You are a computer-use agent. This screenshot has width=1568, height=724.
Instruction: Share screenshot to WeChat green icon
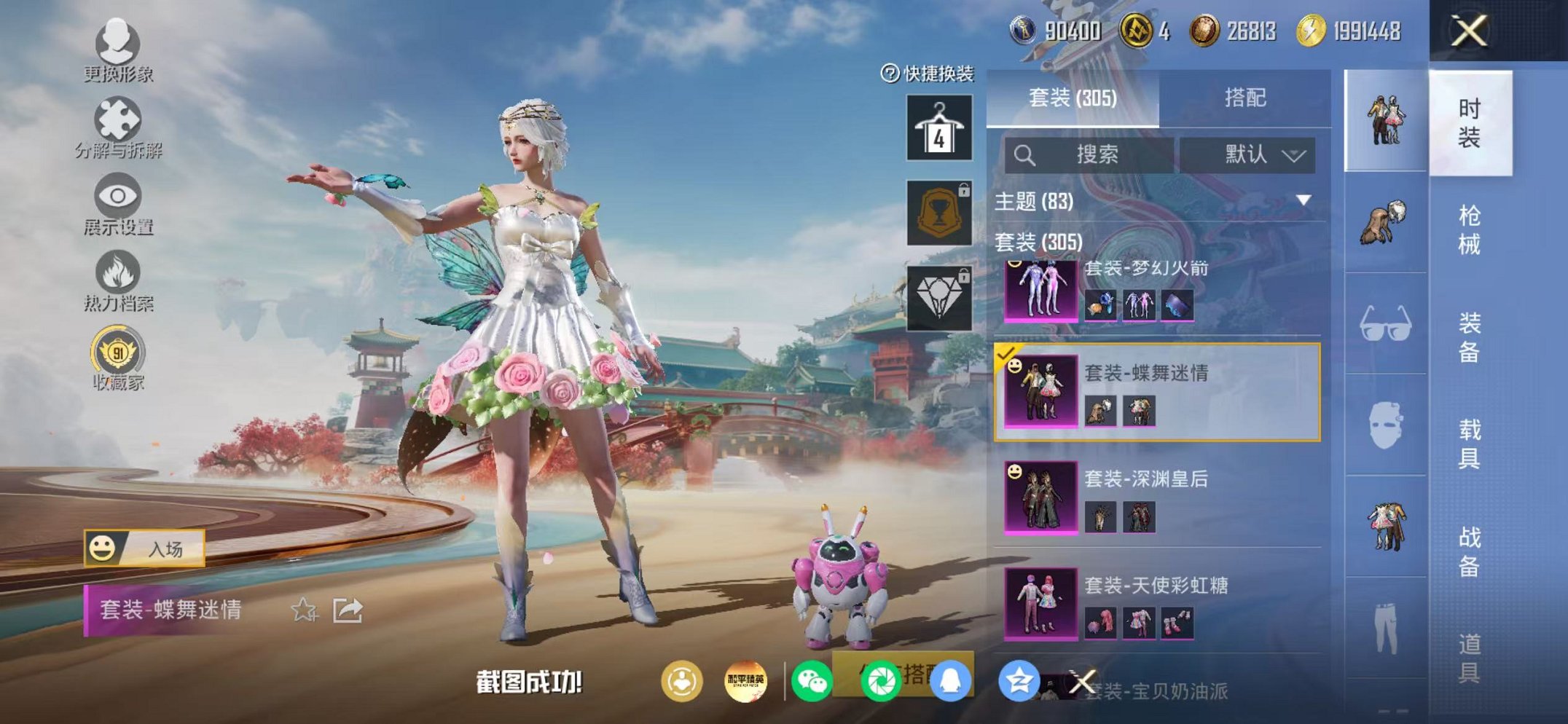click(812, 682)
